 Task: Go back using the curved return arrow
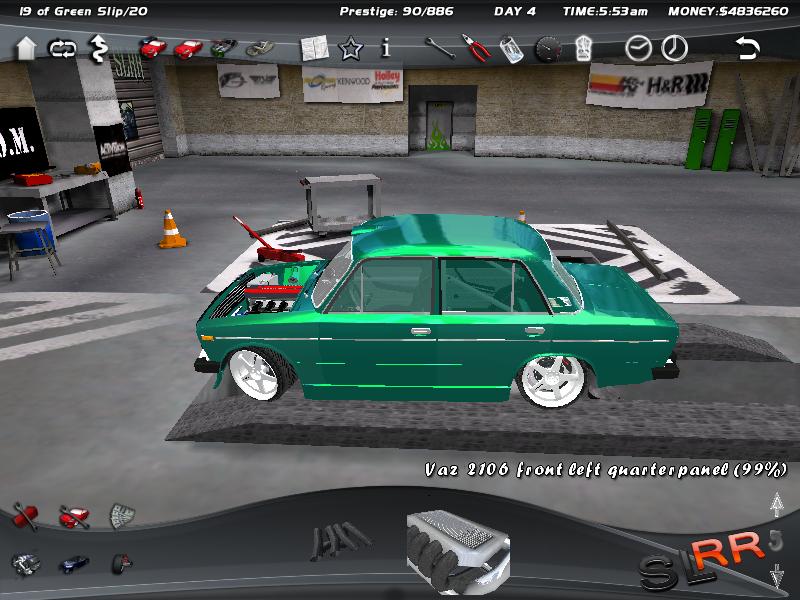point(747,48)
